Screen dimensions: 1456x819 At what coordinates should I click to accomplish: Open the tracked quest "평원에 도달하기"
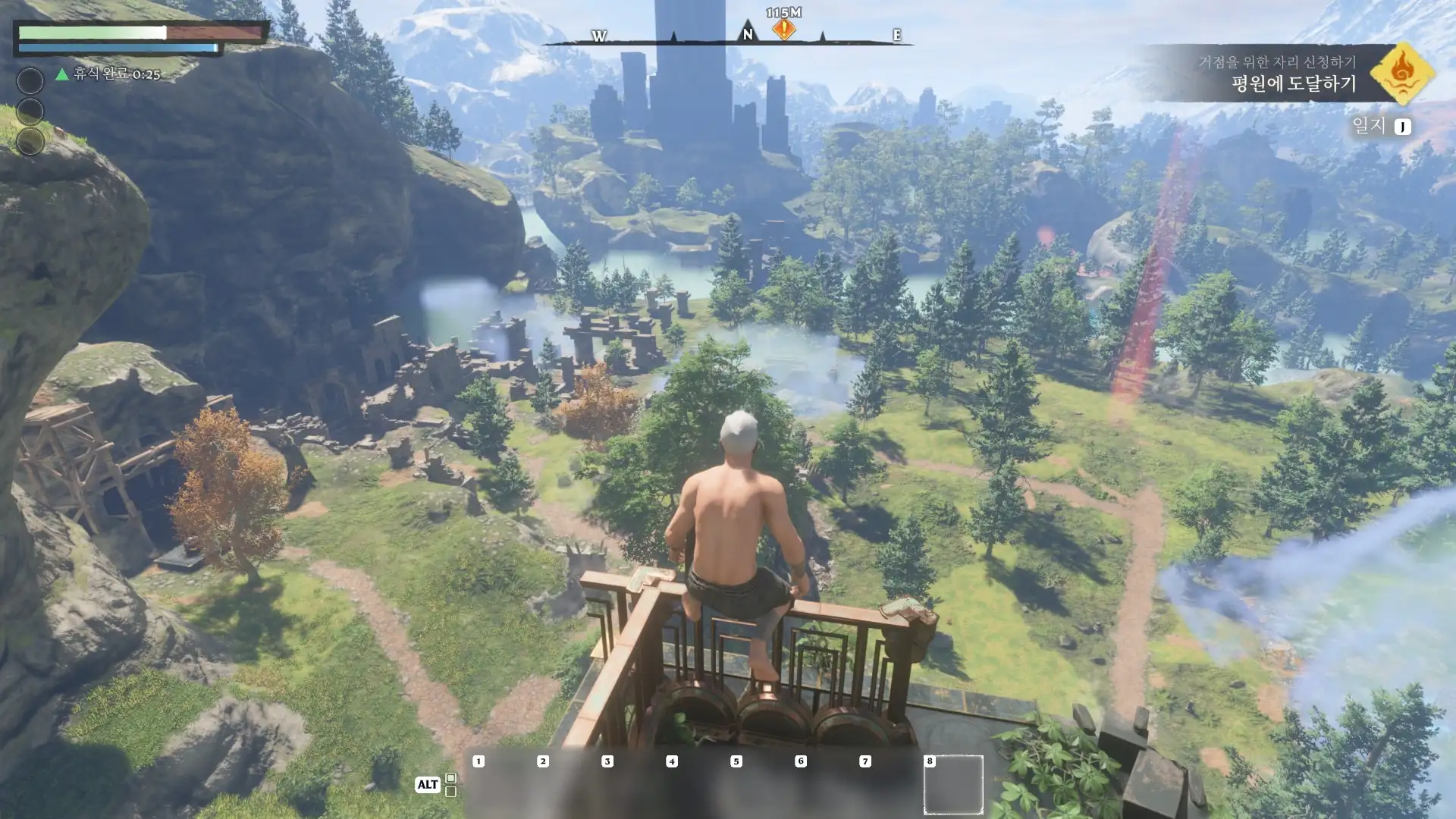(1293, 83)
